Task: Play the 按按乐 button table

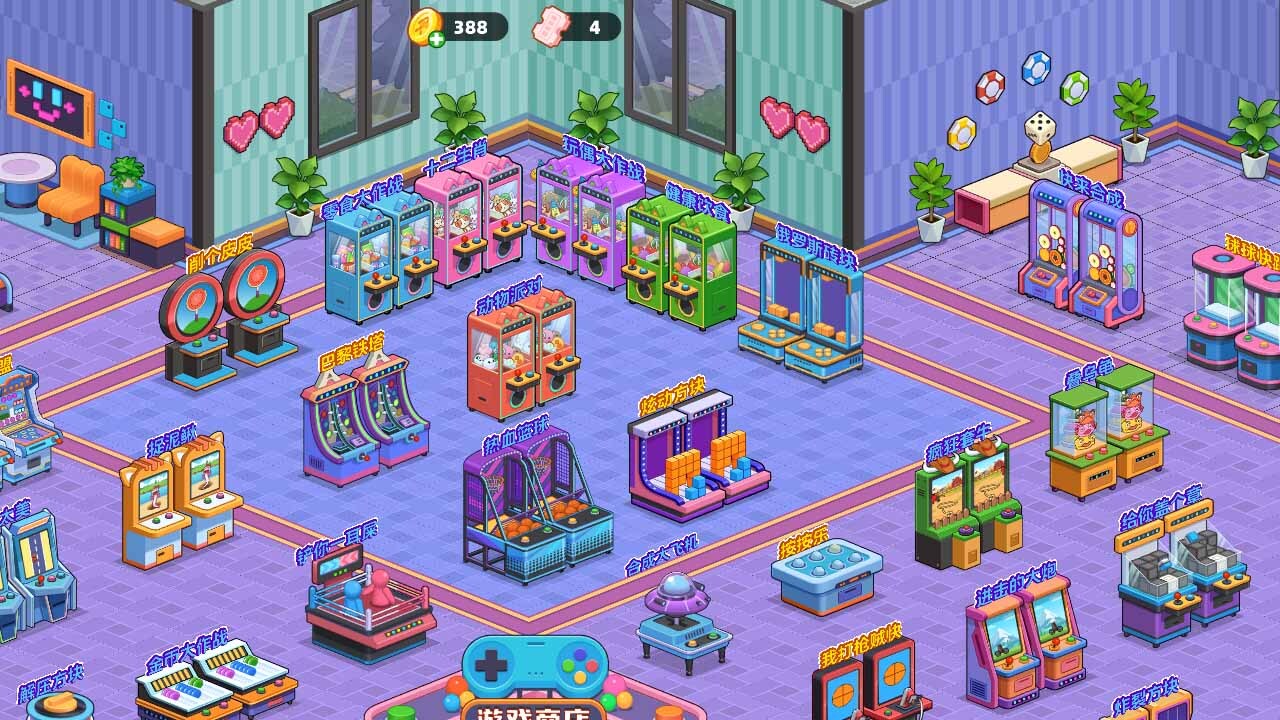Action: pyautogui.click(x=826, y=574)
